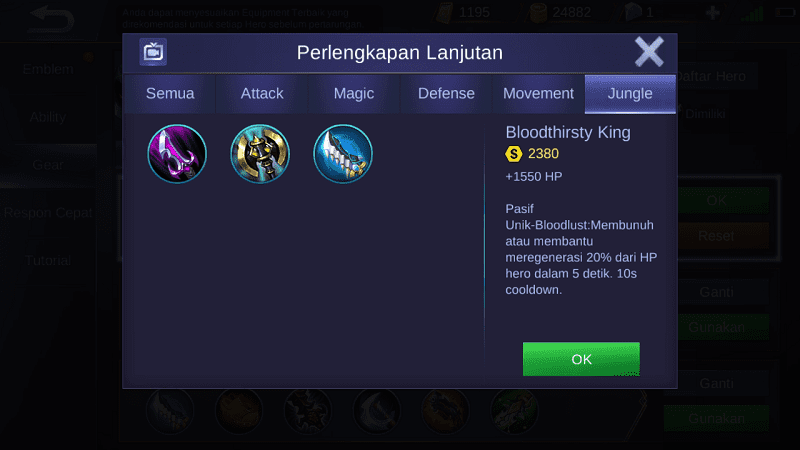Viewport: 800px width, 450px height.
Task: Open the Attack equipment tab
Action: click(x=262, y=94)
